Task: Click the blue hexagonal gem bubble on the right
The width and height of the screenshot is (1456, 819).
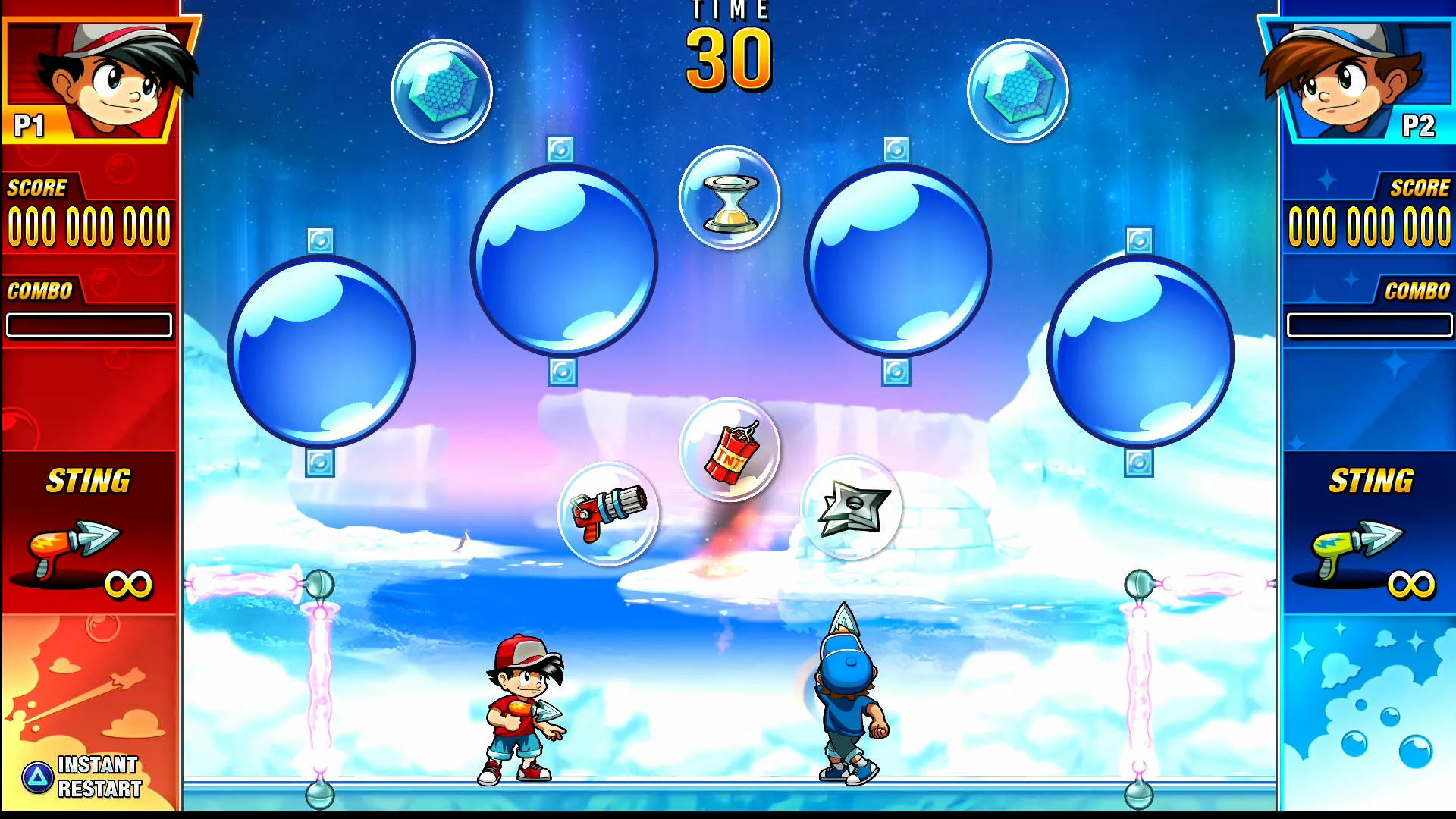Action: pyautogui.click(x=1019, y=90)
